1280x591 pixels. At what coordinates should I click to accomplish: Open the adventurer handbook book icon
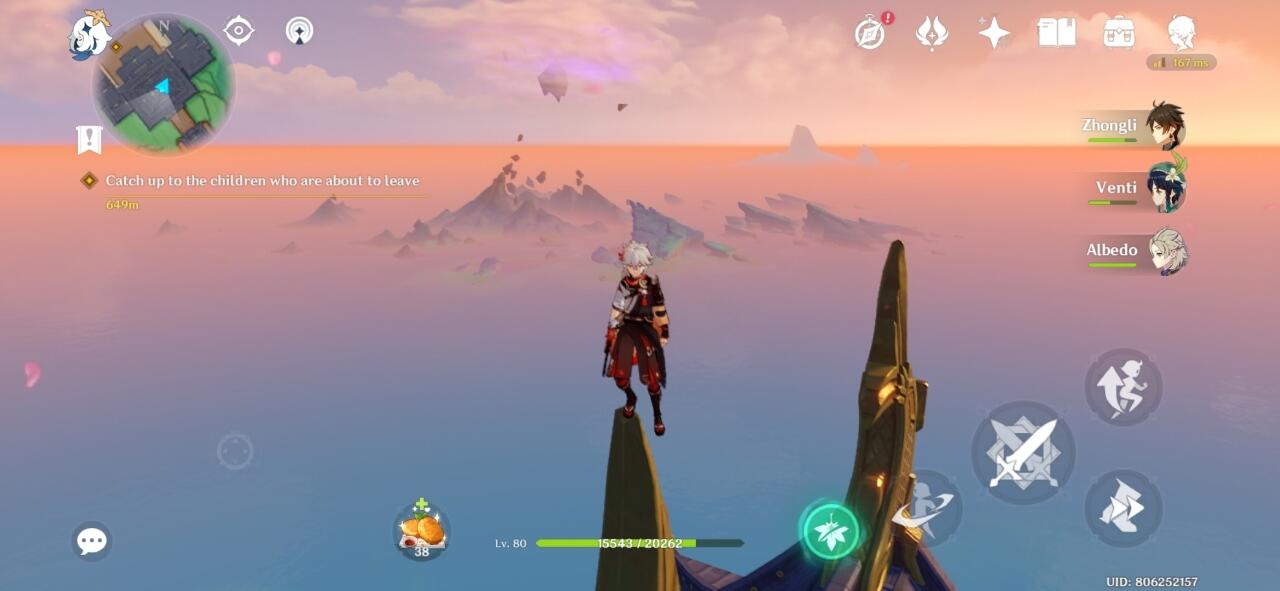coord(1057,33)
